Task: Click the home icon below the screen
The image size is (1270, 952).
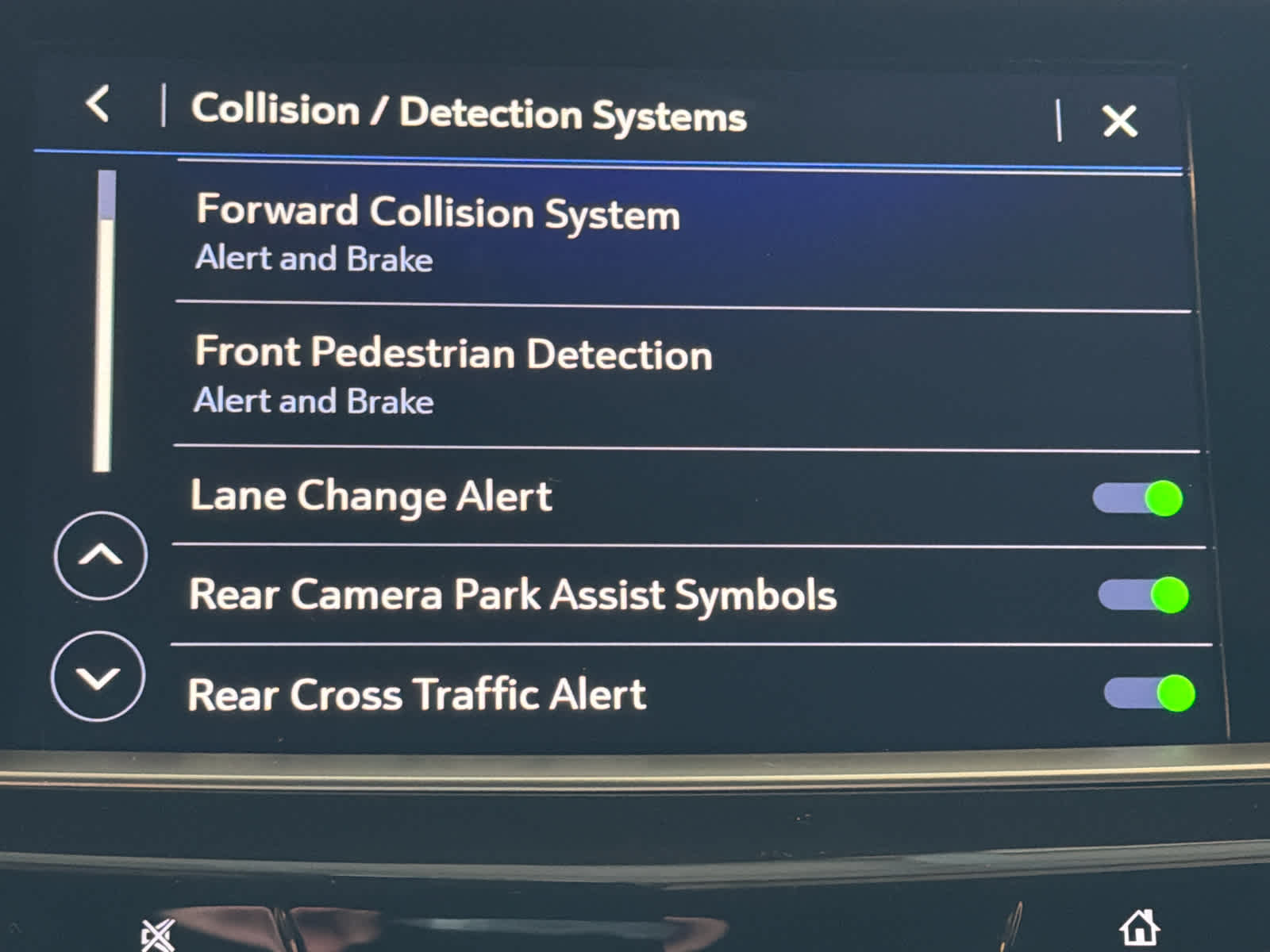Action: (x=1139, y=927)
